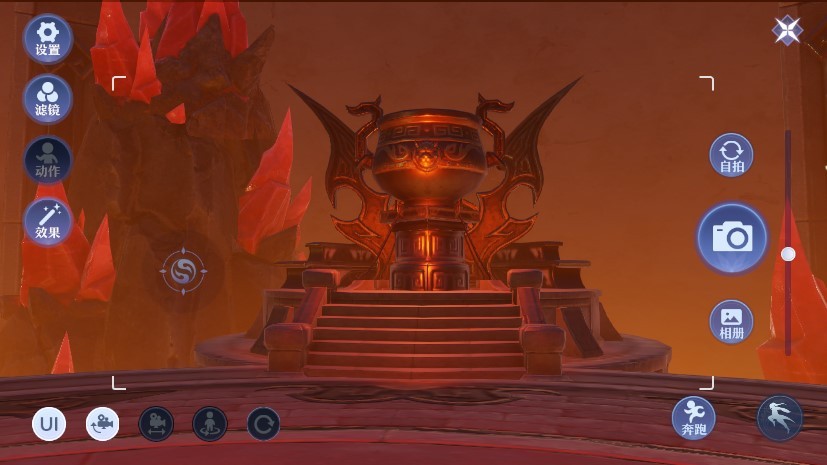The width and height of the screenshot is (827, 465).
Task: Close photo mode with the X button
Action: pyautogui.click(x=787, y=31)
